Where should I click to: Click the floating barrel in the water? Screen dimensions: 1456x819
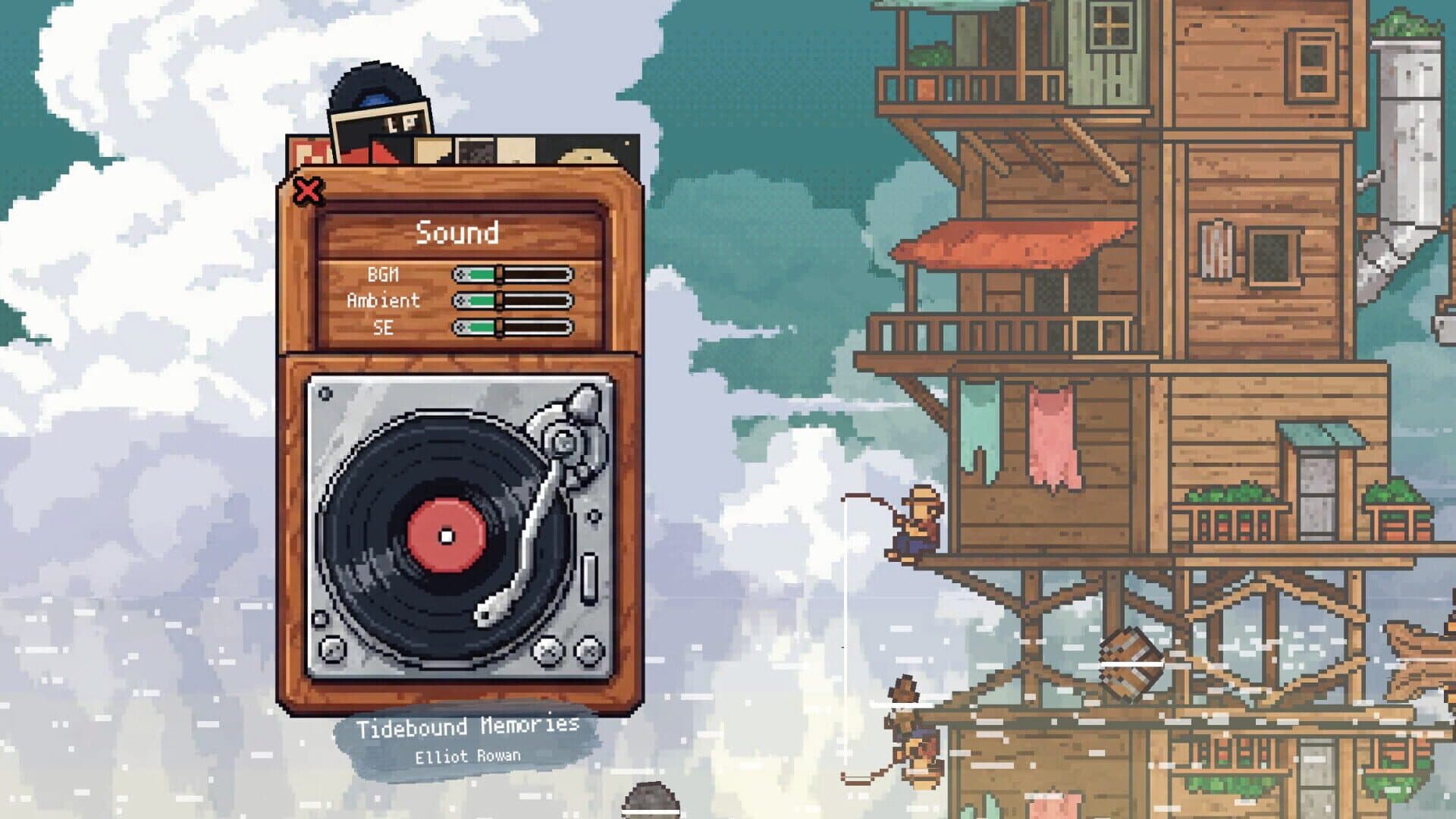pos(1130,660)
